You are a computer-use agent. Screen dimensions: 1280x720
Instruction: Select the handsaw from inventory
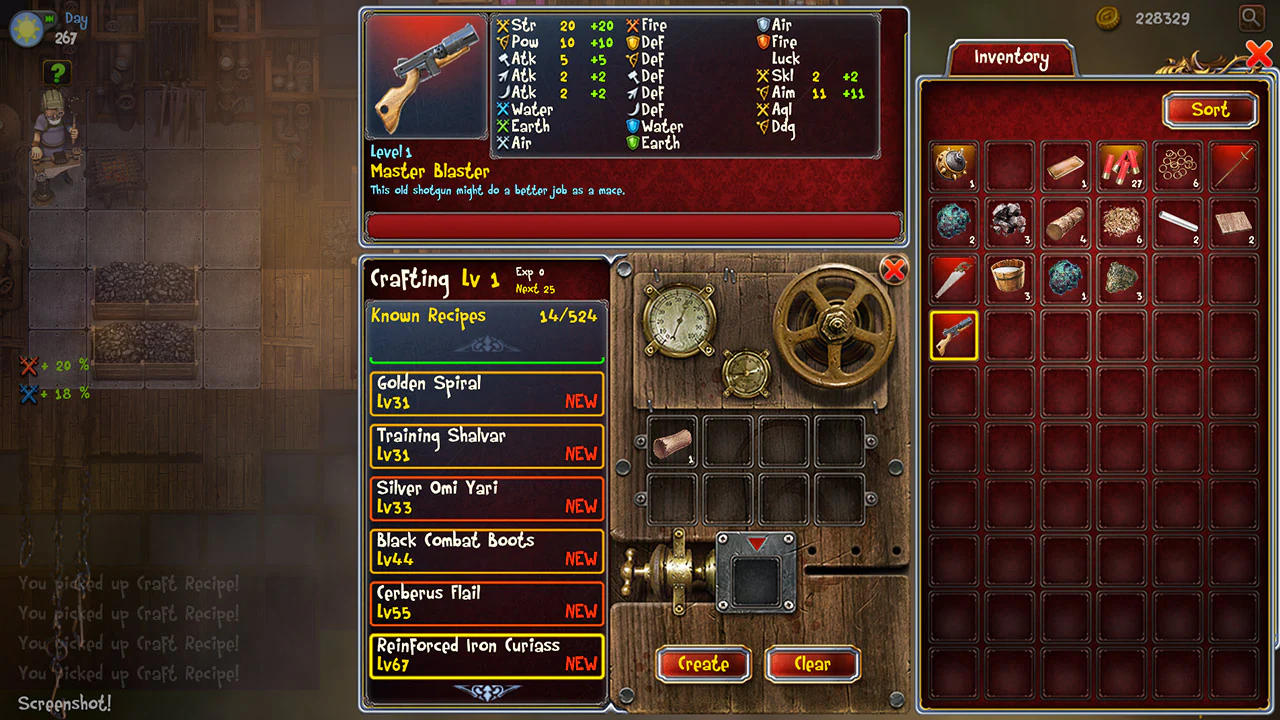(x=953, y=279)
